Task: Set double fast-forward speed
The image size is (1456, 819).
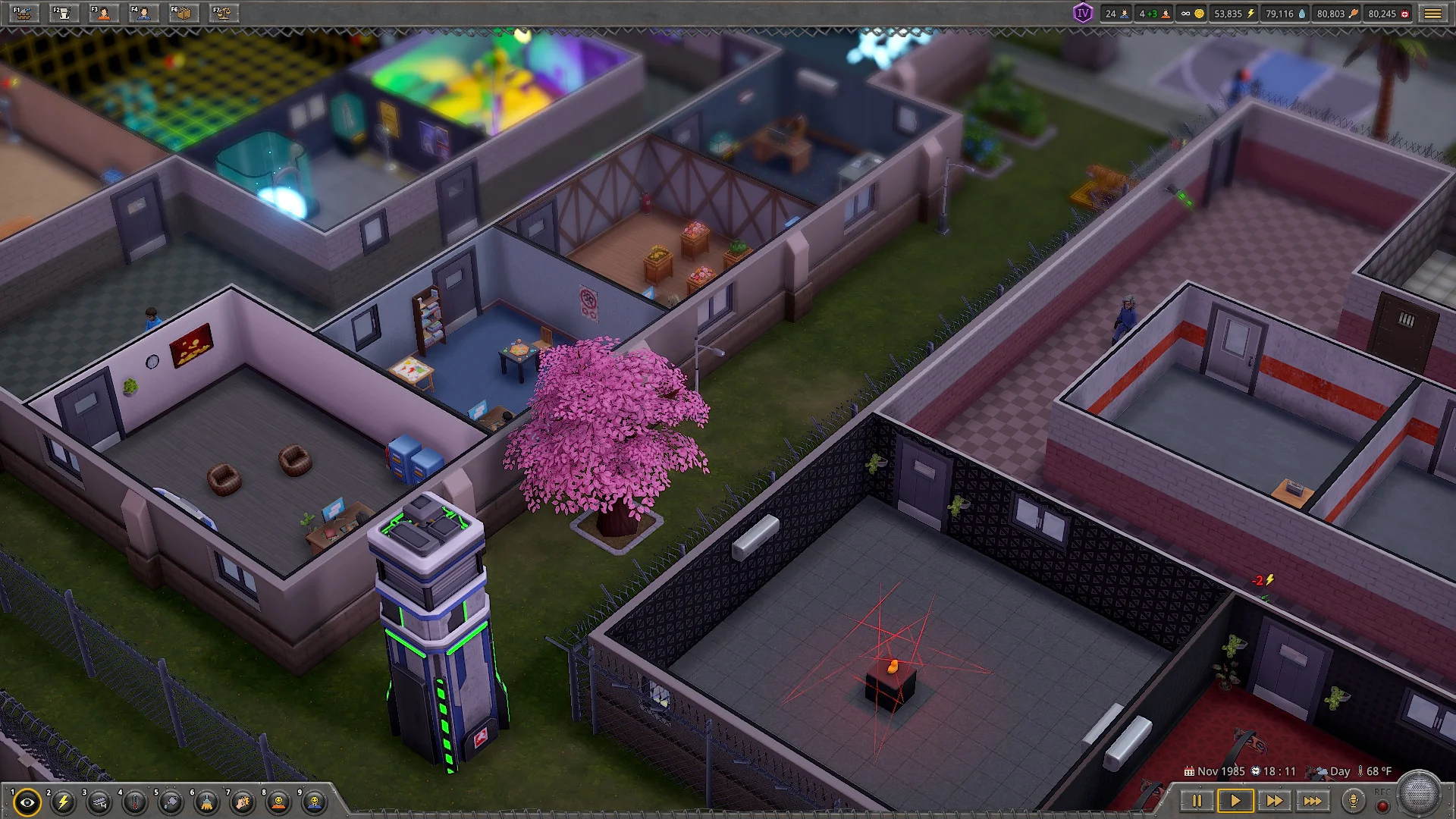Action: pos(1274,801)
